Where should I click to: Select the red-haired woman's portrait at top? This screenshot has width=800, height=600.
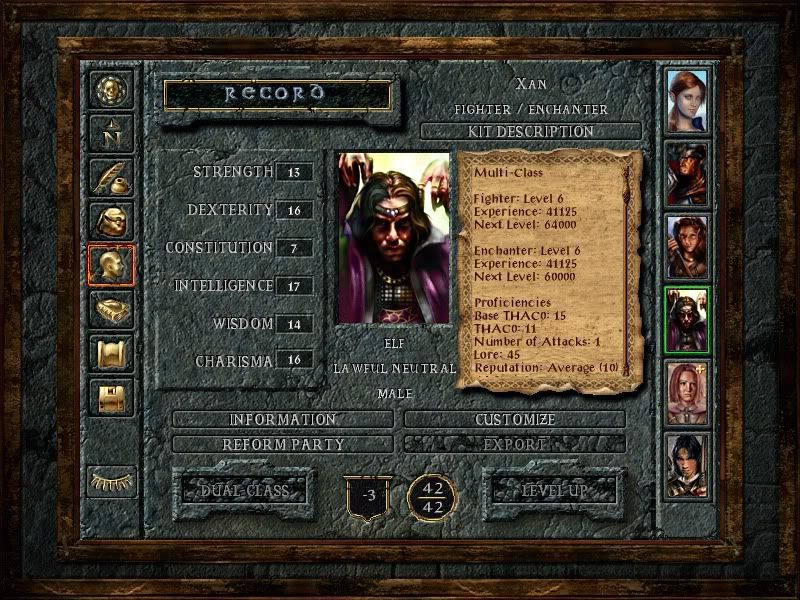[x=686, y=100]
